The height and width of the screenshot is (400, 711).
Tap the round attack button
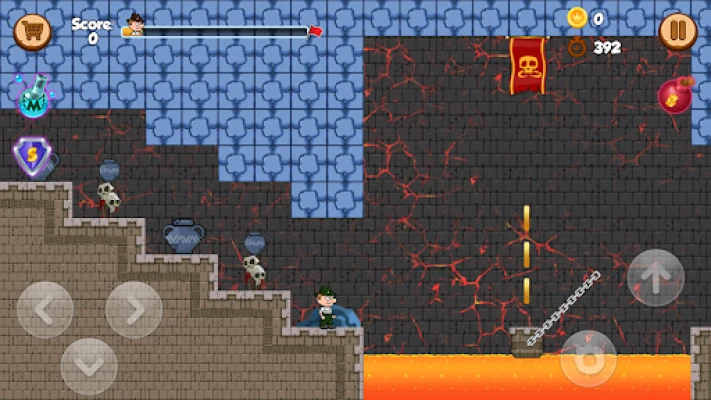click(588, 358)
